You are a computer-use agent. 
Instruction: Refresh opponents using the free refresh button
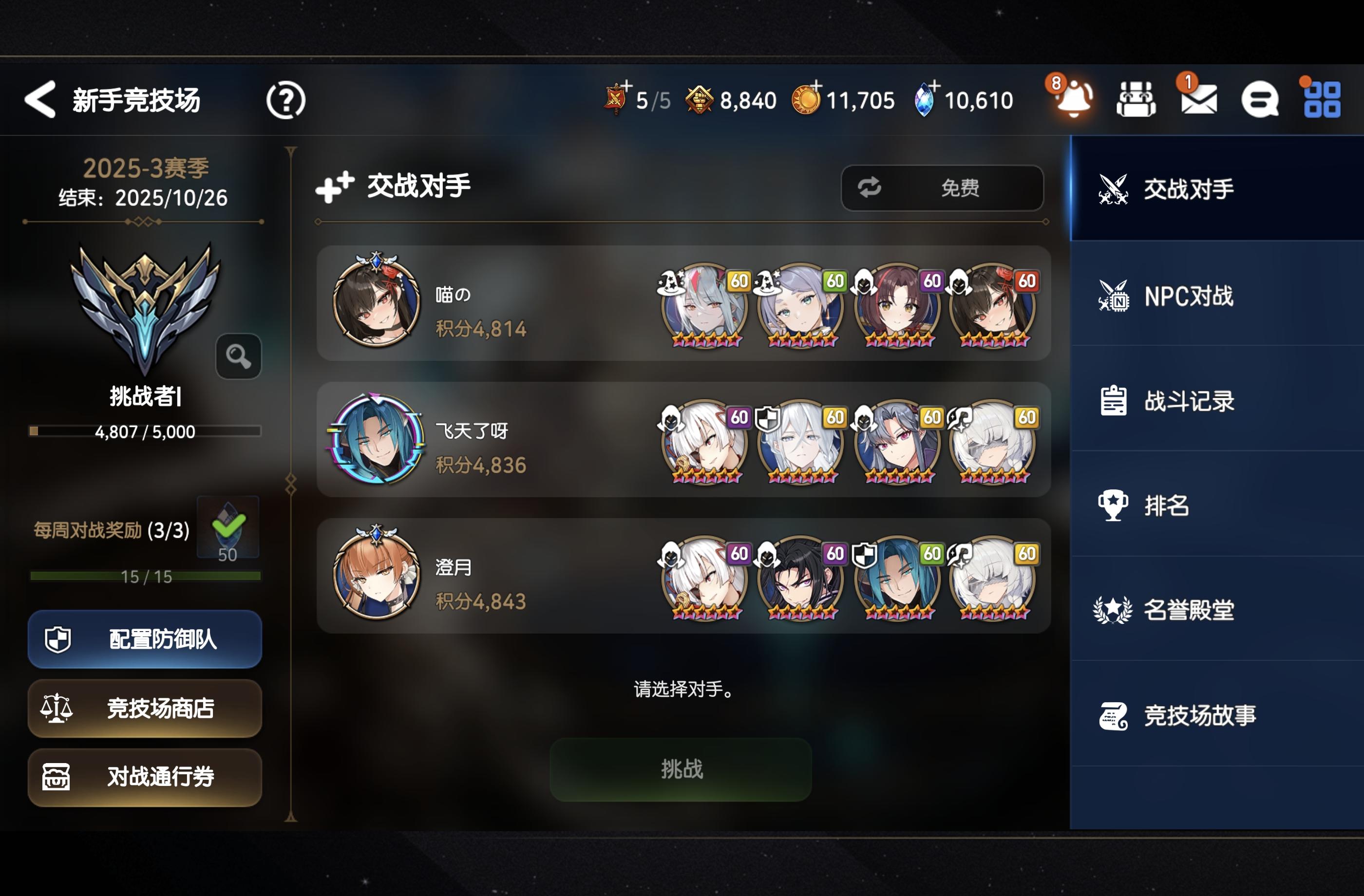tap(942, 187)
